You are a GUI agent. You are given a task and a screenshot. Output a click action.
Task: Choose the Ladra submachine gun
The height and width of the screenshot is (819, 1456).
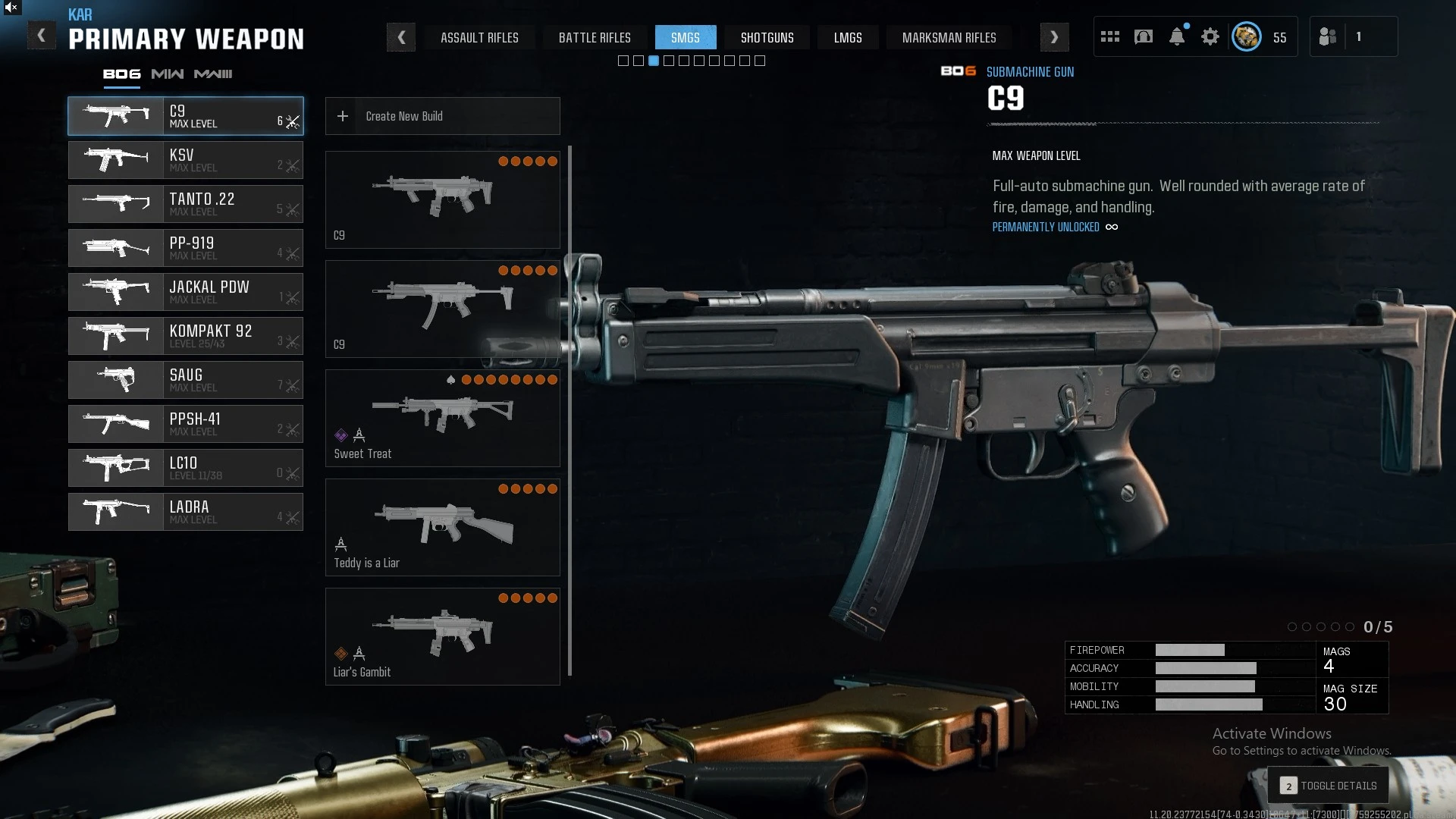pos(186,512)
